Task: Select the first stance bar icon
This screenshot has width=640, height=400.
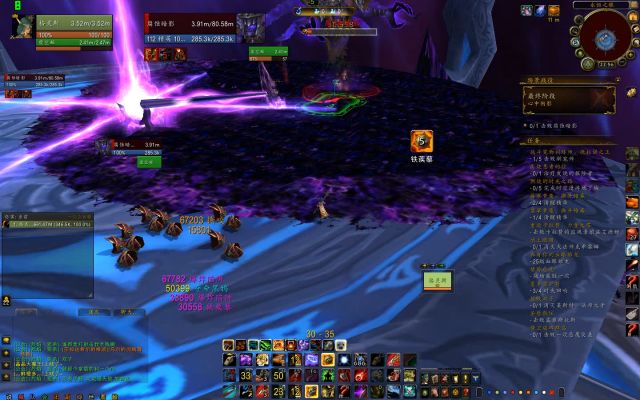Action: tap(229, 345)
